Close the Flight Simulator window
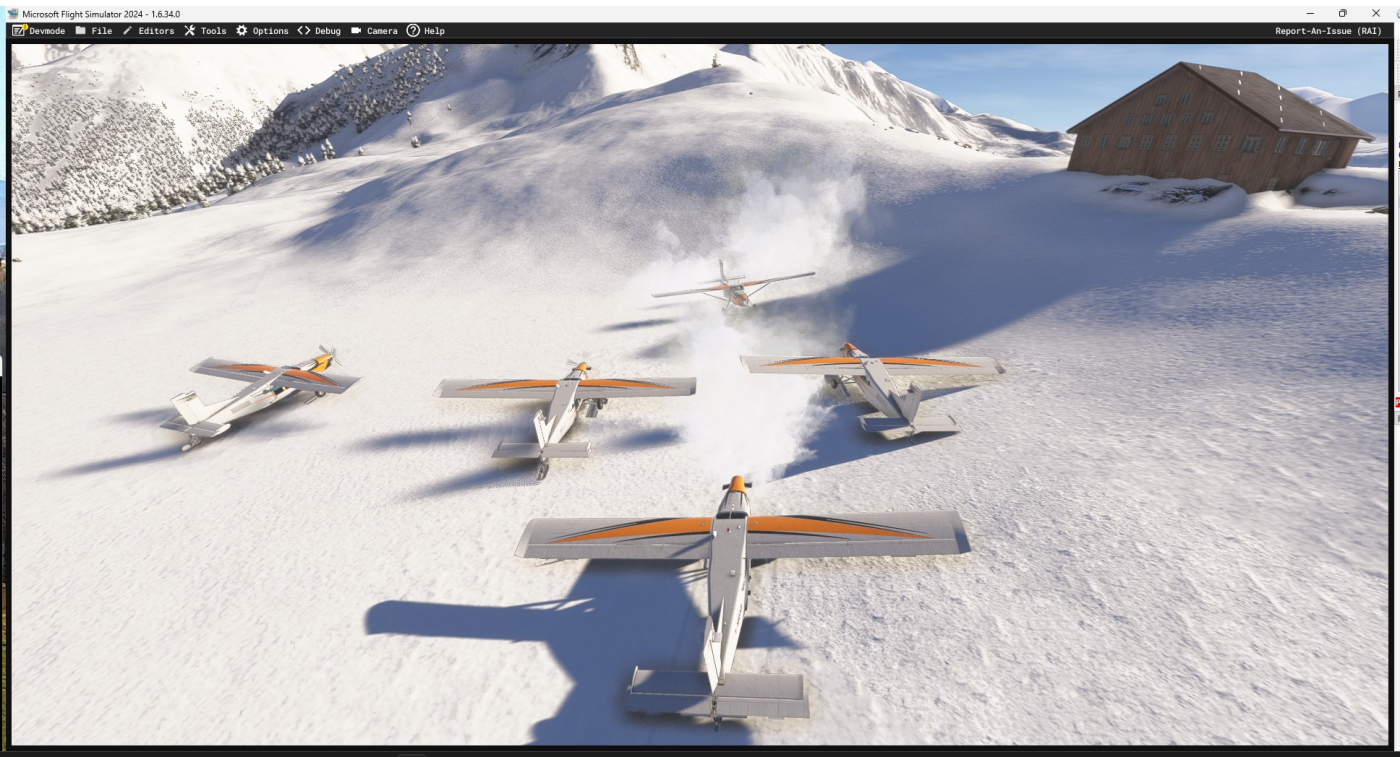Image resolution: width=1400 pixels, height=757 pixels. click(1375, 13)
